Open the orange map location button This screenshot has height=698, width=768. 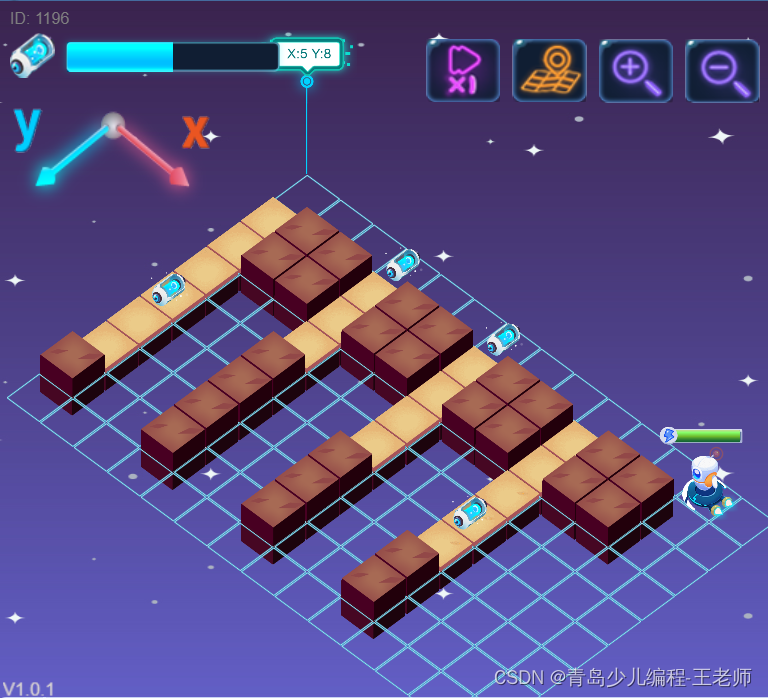coord(549,70)
